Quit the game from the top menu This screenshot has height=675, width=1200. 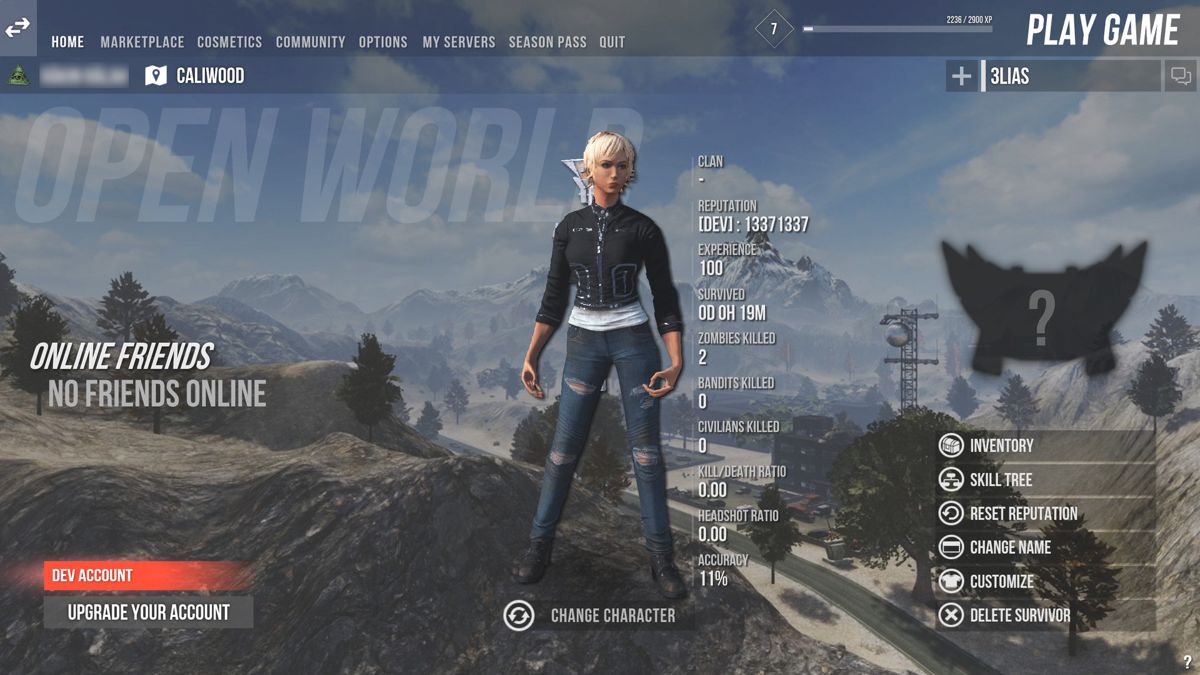[612, 42]
